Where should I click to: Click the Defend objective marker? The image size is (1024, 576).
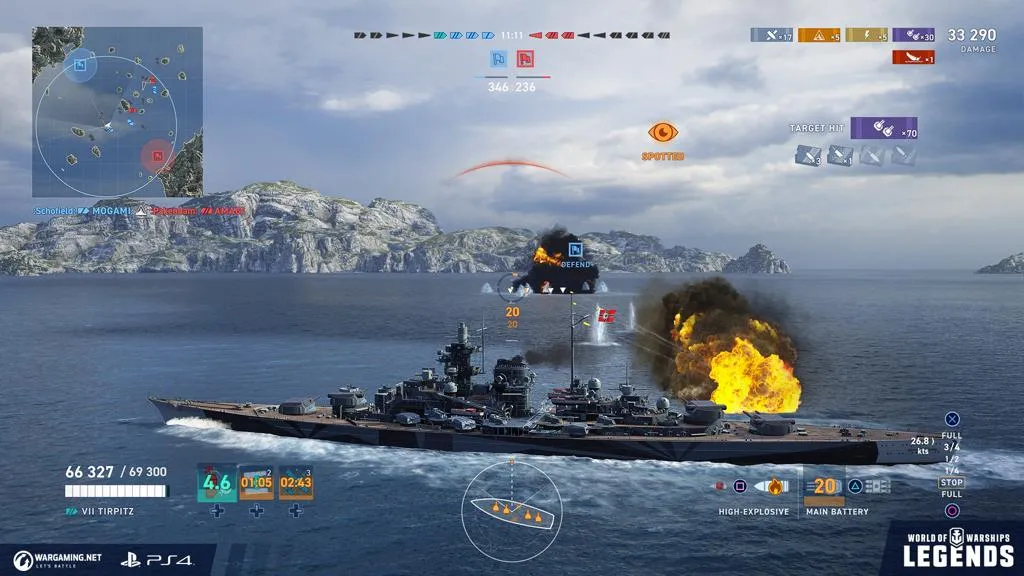point(575,250)
